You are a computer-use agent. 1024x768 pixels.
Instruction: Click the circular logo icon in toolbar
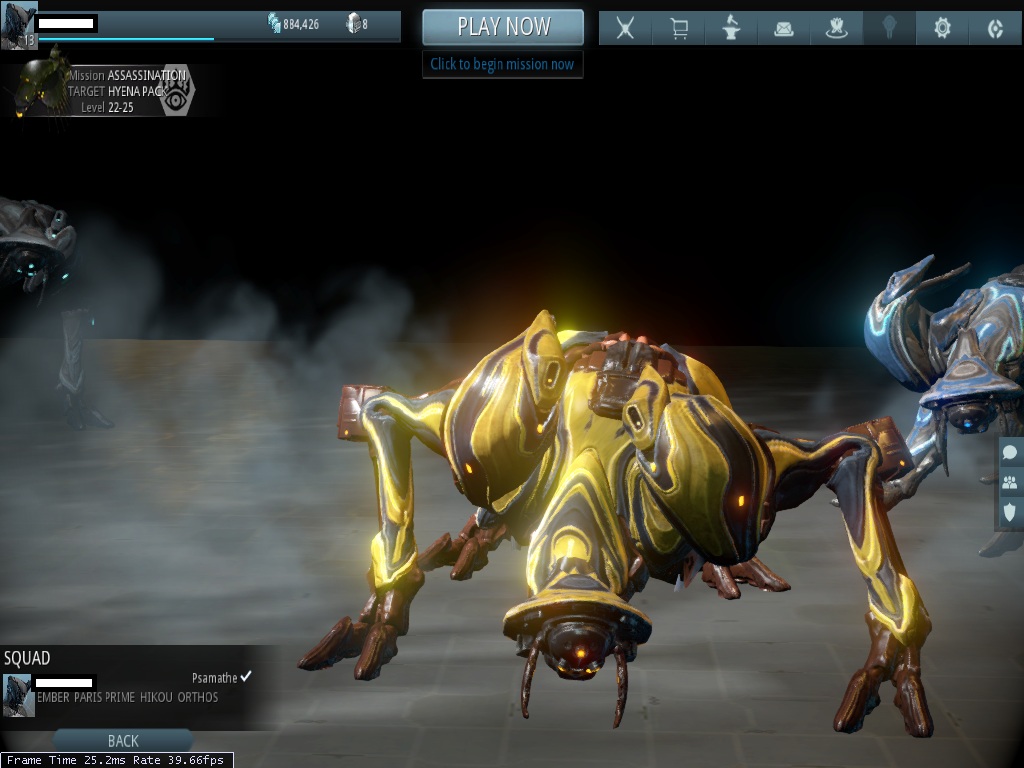pos(995,28)
